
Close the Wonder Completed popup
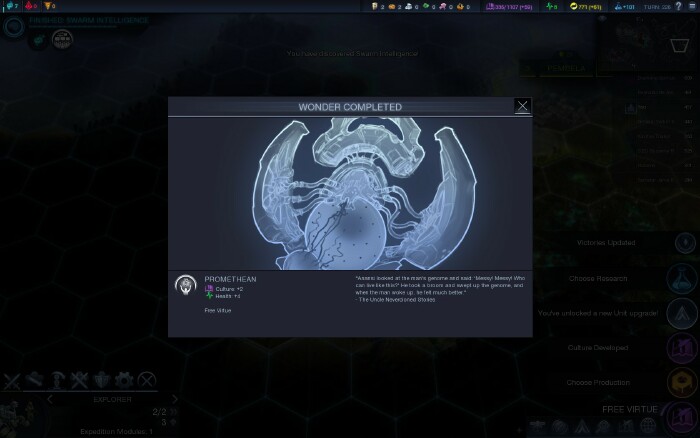(x=522, y=105)
